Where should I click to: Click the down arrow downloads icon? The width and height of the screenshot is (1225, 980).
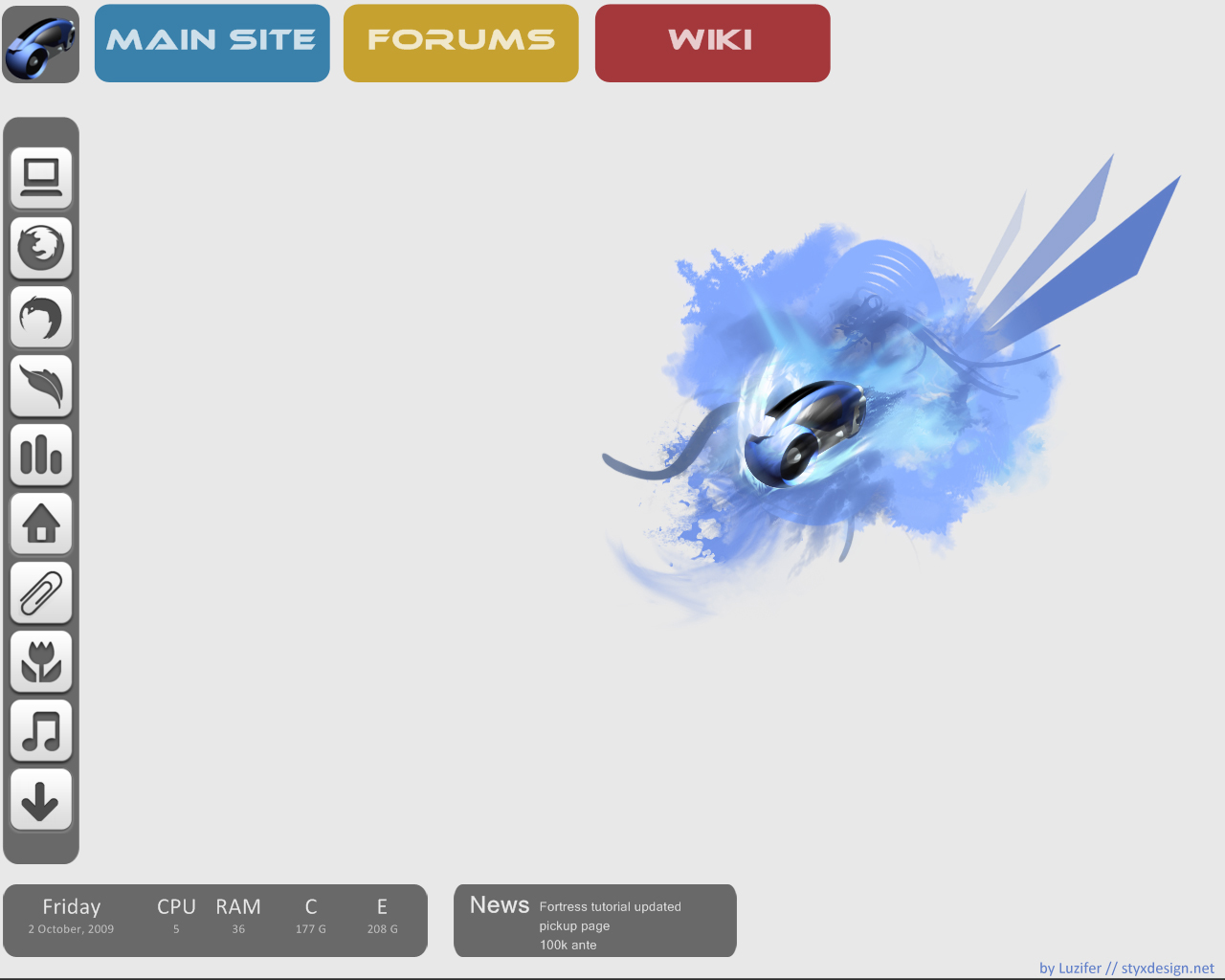point(41,800)
